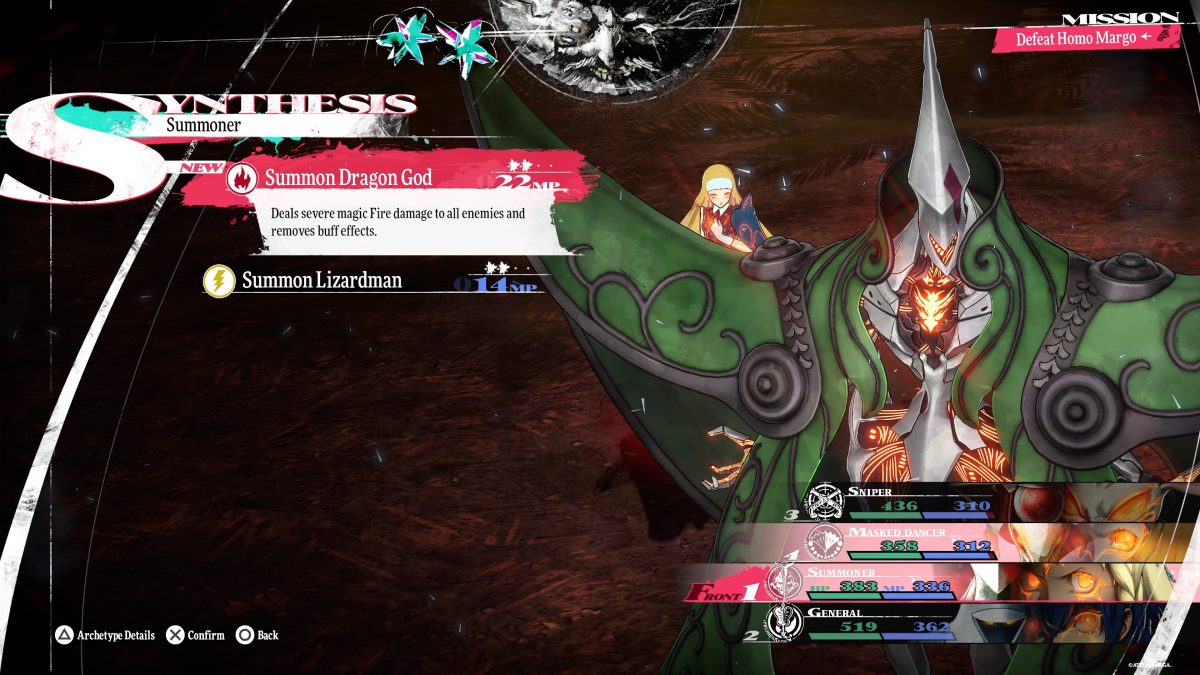Open Archetype Details
This screenshot has width=1200, height=675.
click(x=105, y=635)
